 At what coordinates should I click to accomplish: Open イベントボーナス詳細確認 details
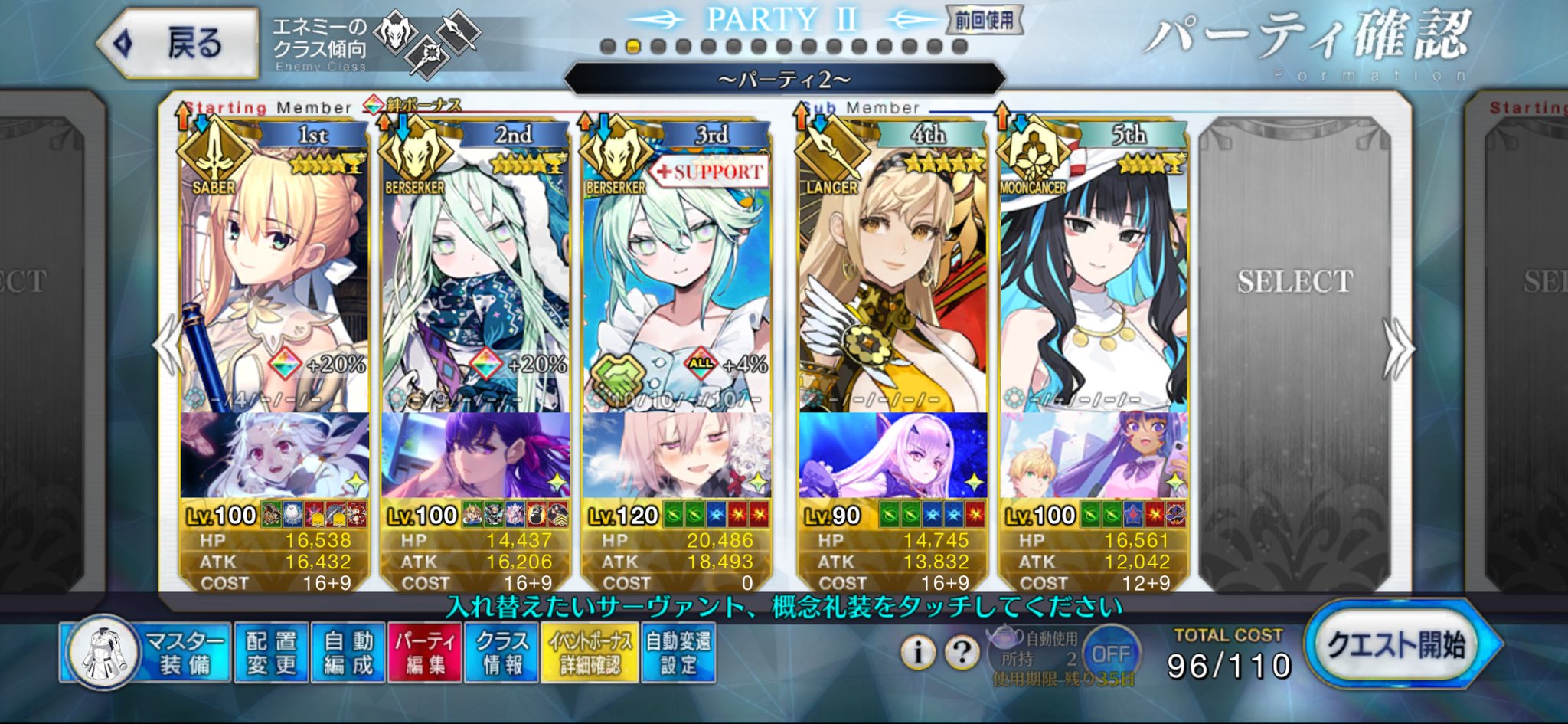coord(590,652)
